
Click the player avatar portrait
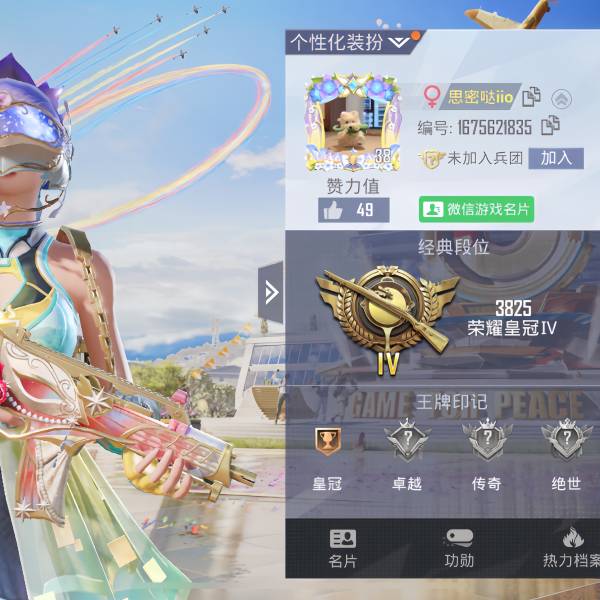[x=351, y=126]
